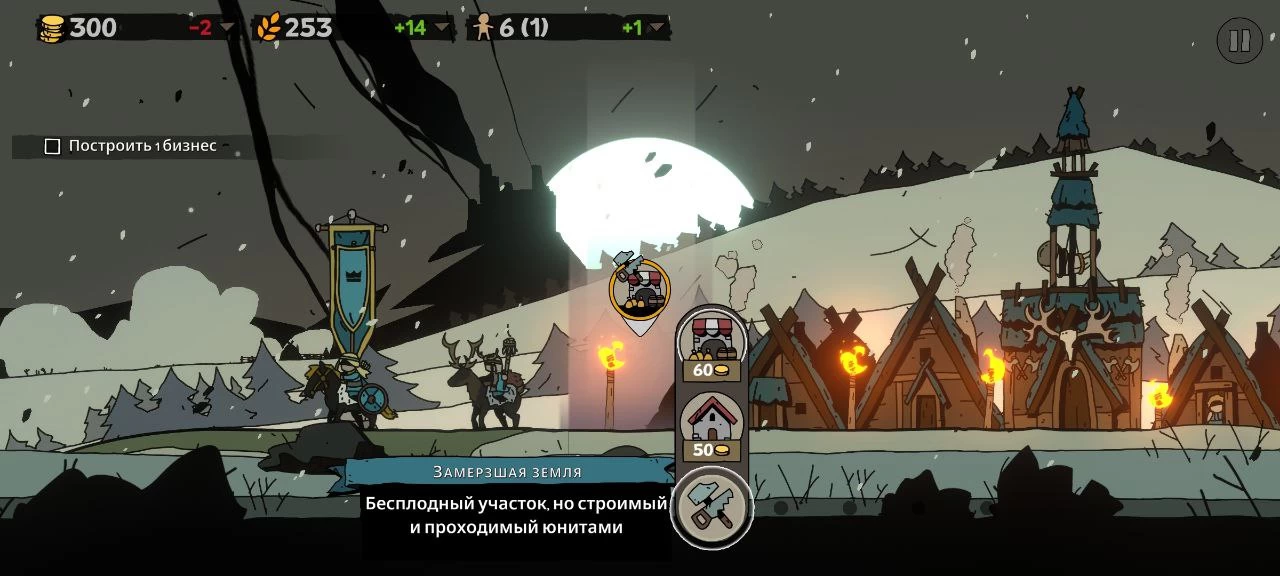Screen dimensions: 1280x576
Task: Select the hammer and saw build button
Action: click(711, 508)
